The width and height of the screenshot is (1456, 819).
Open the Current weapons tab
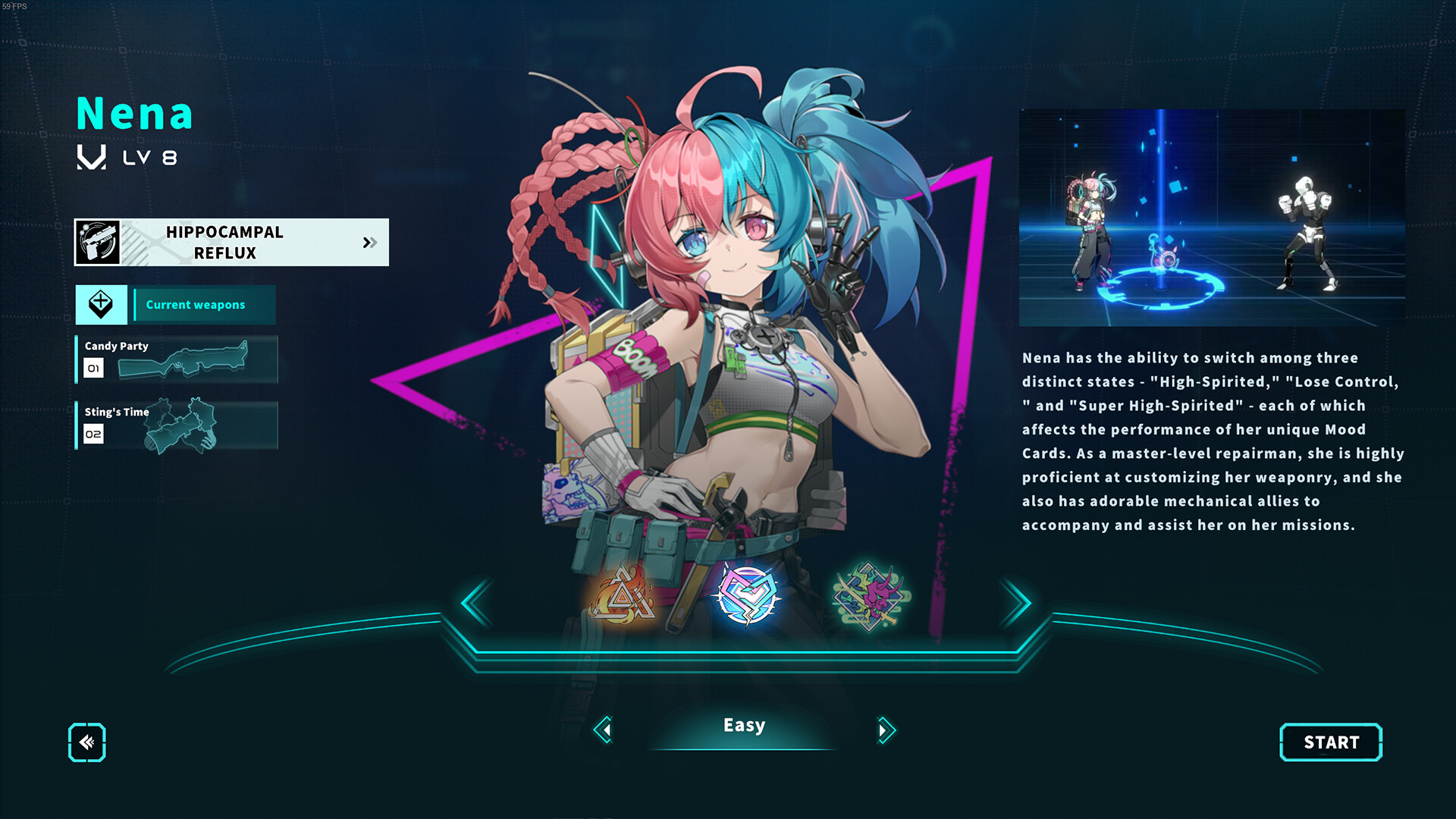[203, 304]
